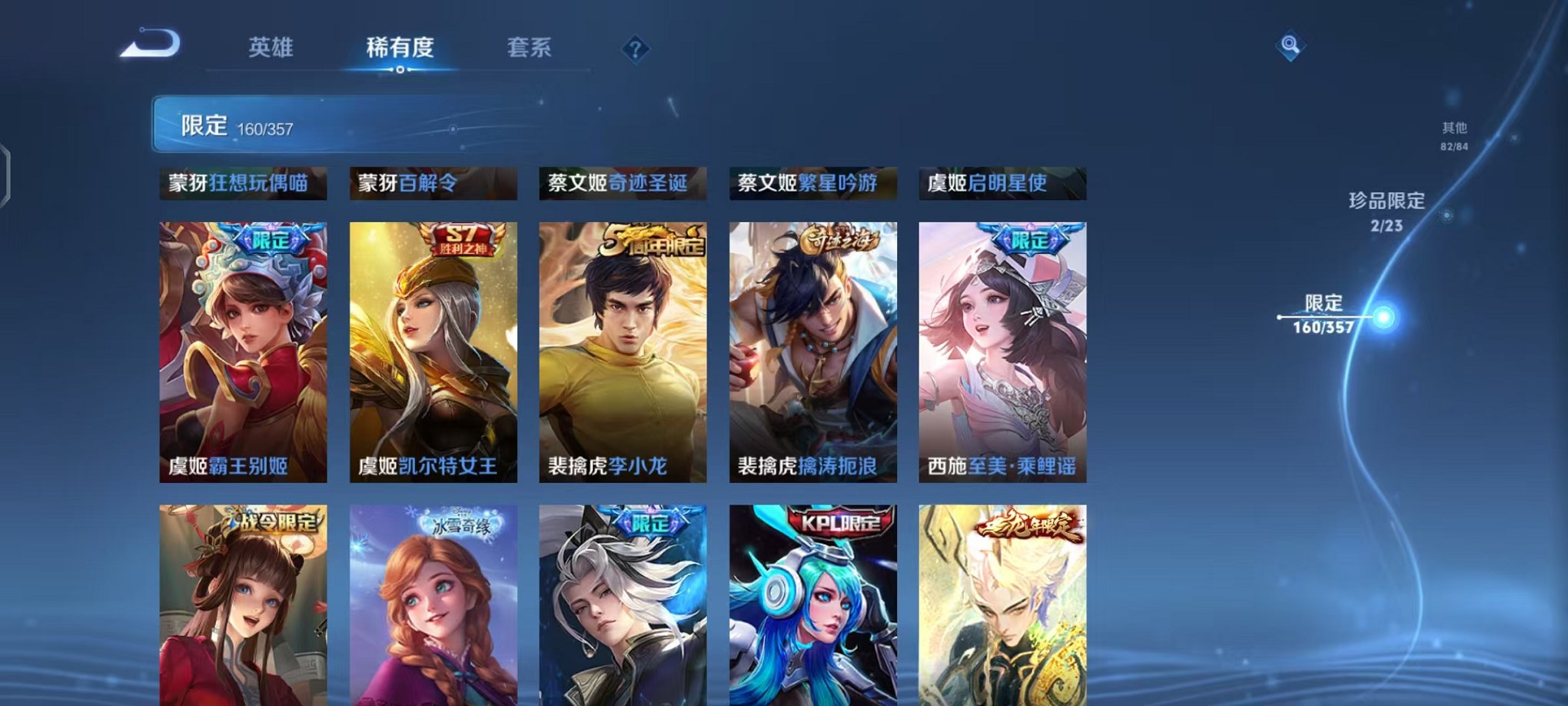Select the 蒙犽狂想玩偶喵 skin entry
1568x706 pixels.
[243, 183]
